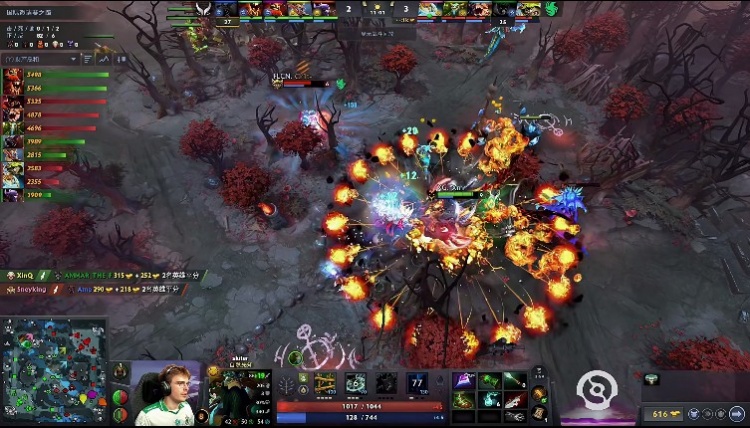This screenshot has height=428, width=750.
Task: Click the neutral item slot beside the inventory
Action: click(540, 392)
